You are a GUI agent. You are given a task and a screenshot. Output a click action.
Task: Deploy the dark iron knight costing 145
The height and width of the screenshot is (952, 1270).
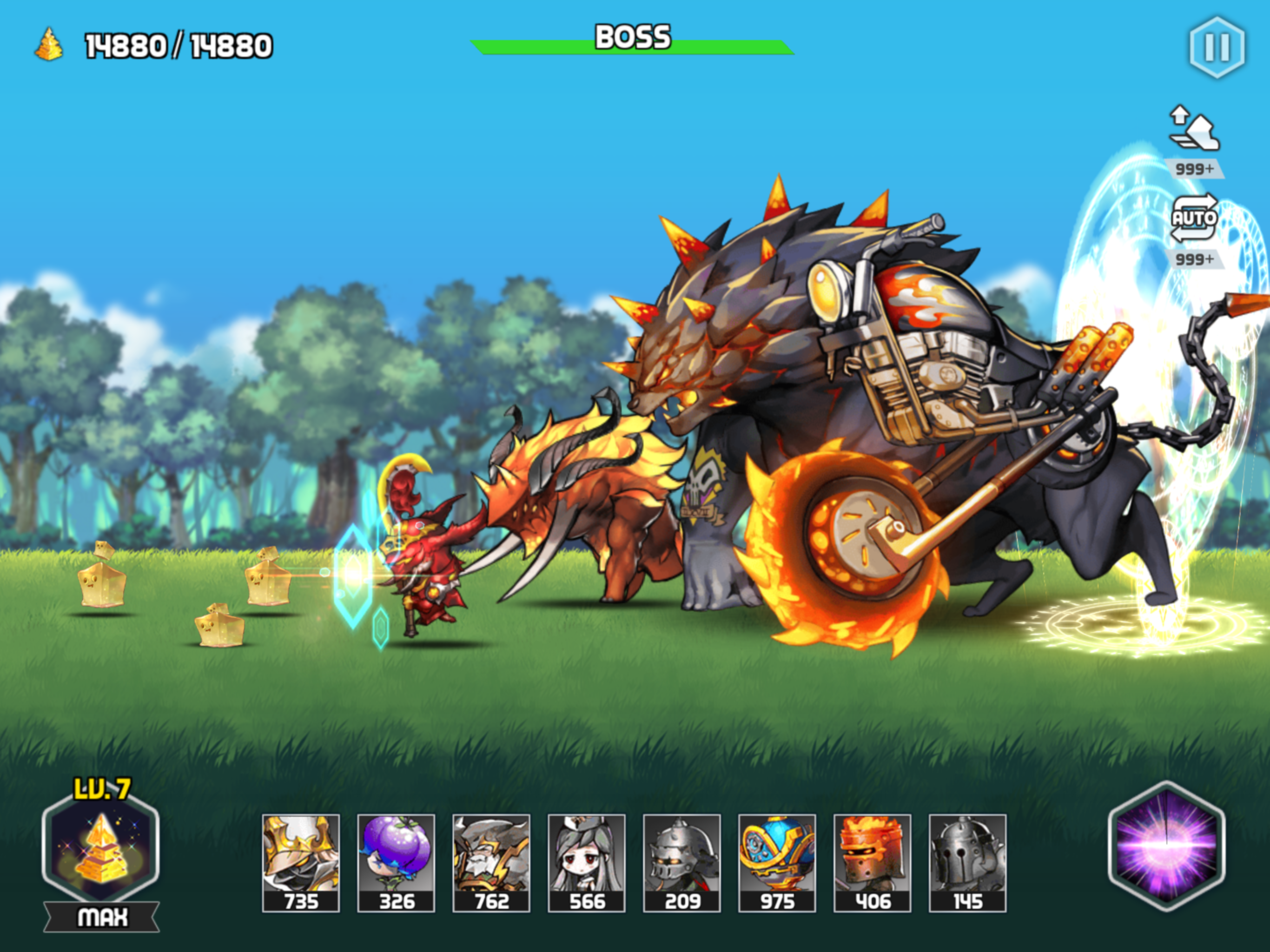point(967,862)
